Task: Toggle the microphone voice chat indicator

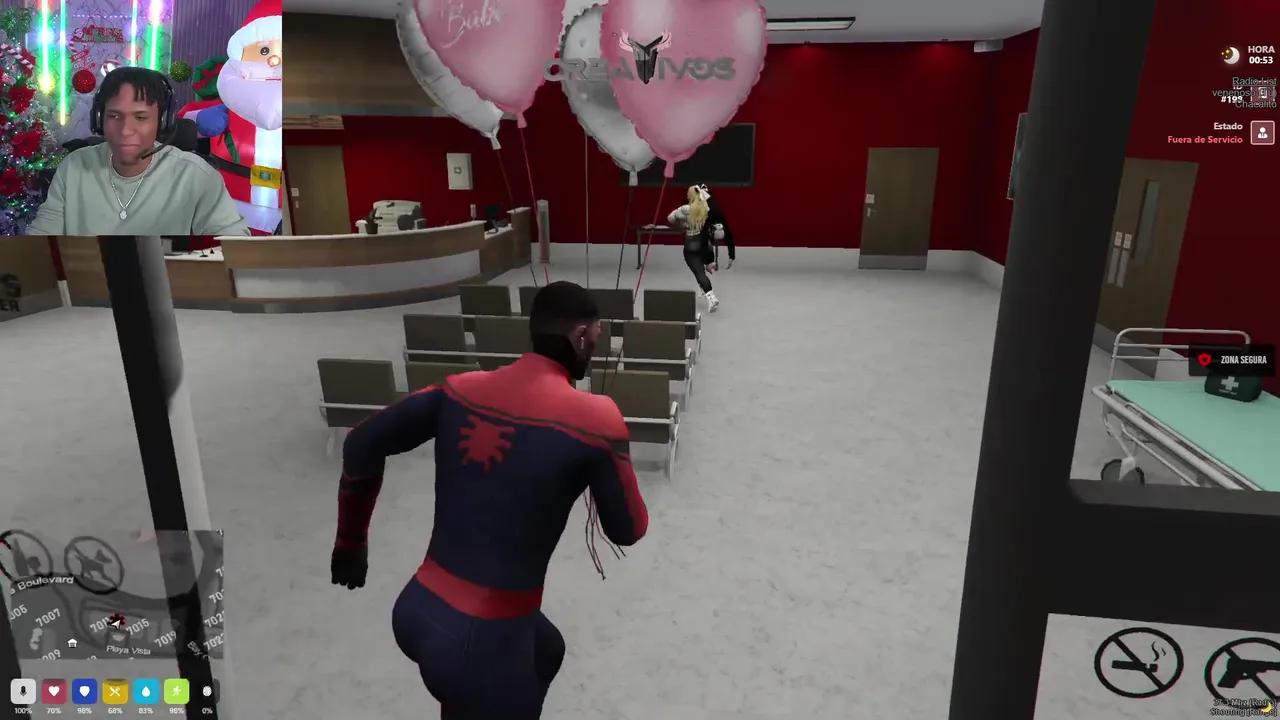Action: coord(23,691)
